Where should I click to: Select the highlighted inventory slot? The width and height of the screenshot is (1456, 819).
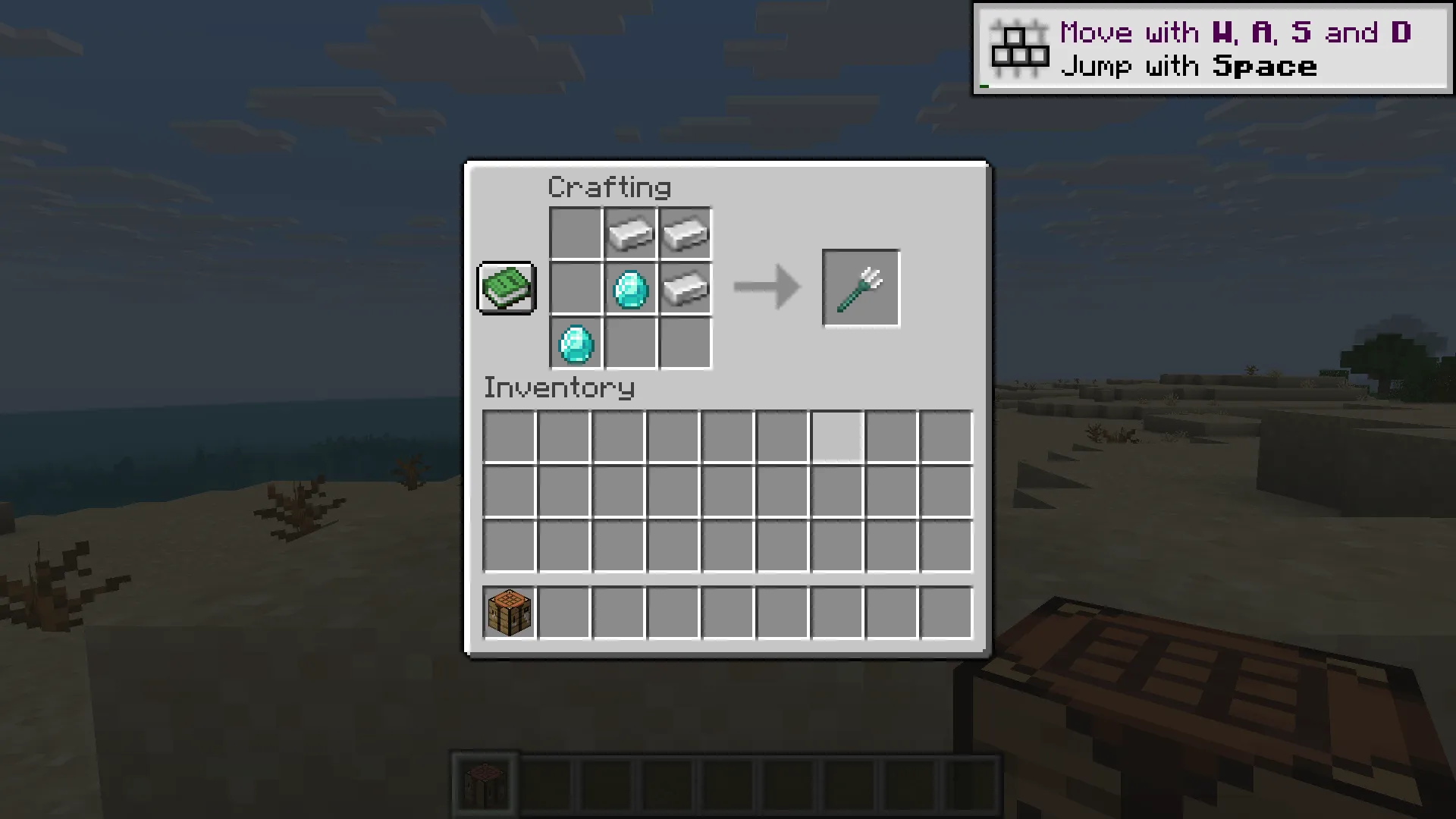pos(837,436)
